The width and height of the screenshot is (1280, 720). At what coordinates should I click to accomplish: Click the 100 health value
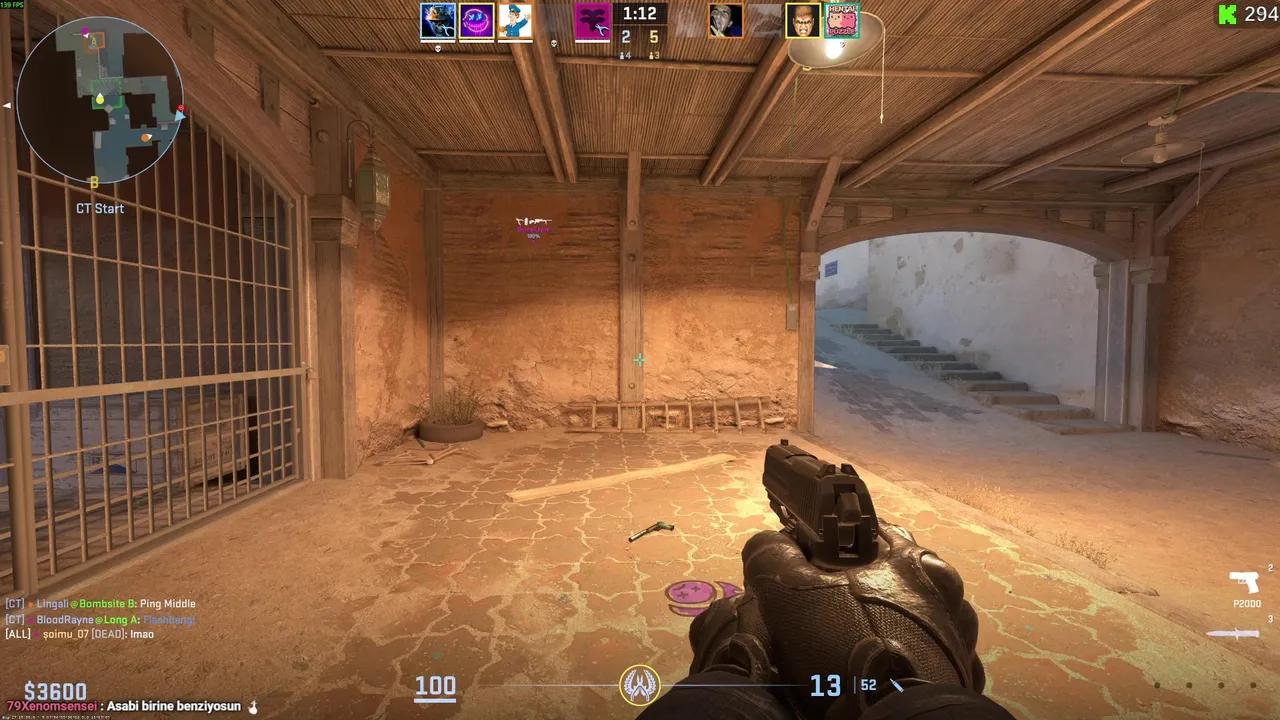point(435,687)
